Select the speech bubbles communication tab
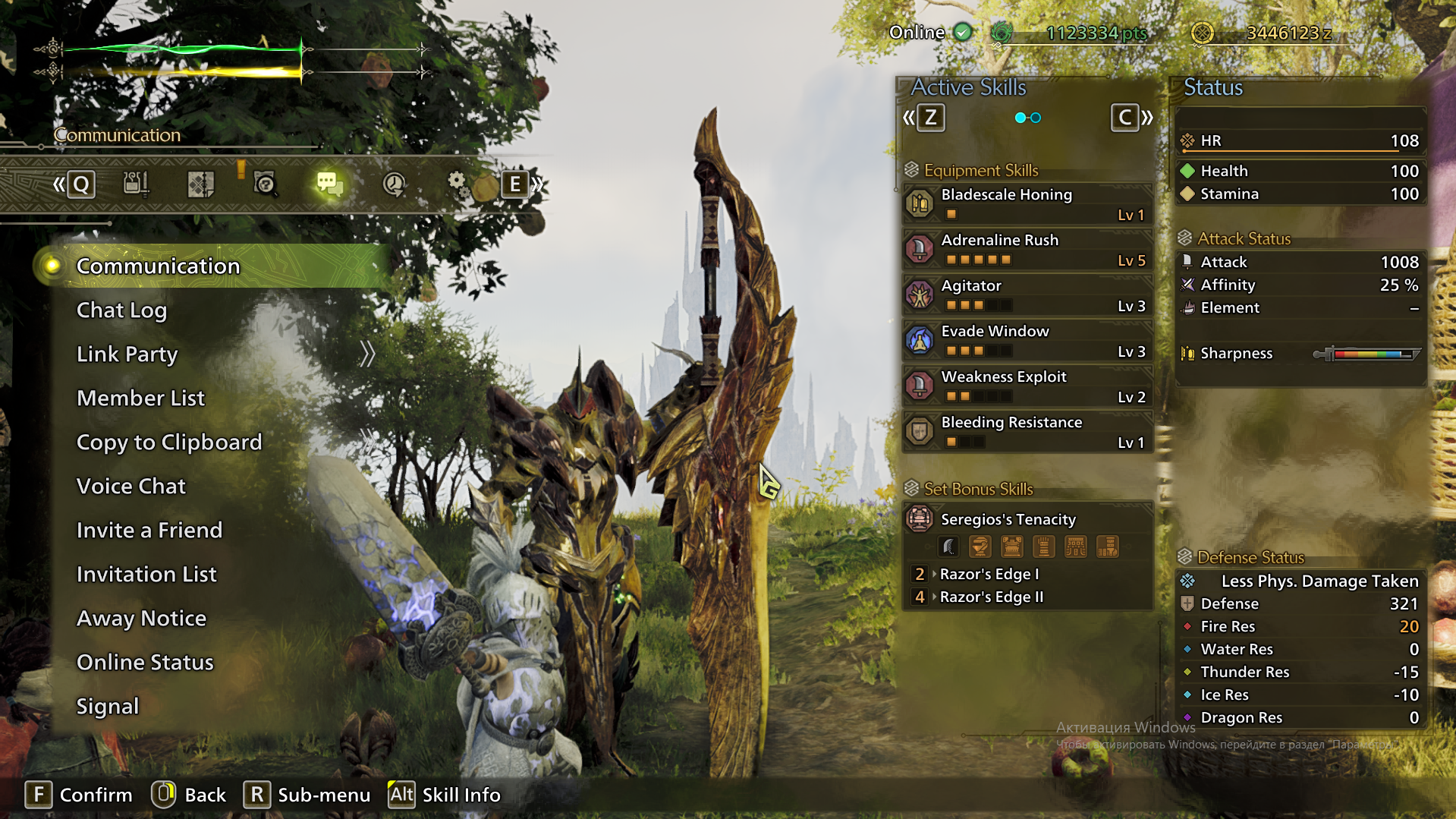Screen dimensions: 1456x819 (x=329, y=184)
